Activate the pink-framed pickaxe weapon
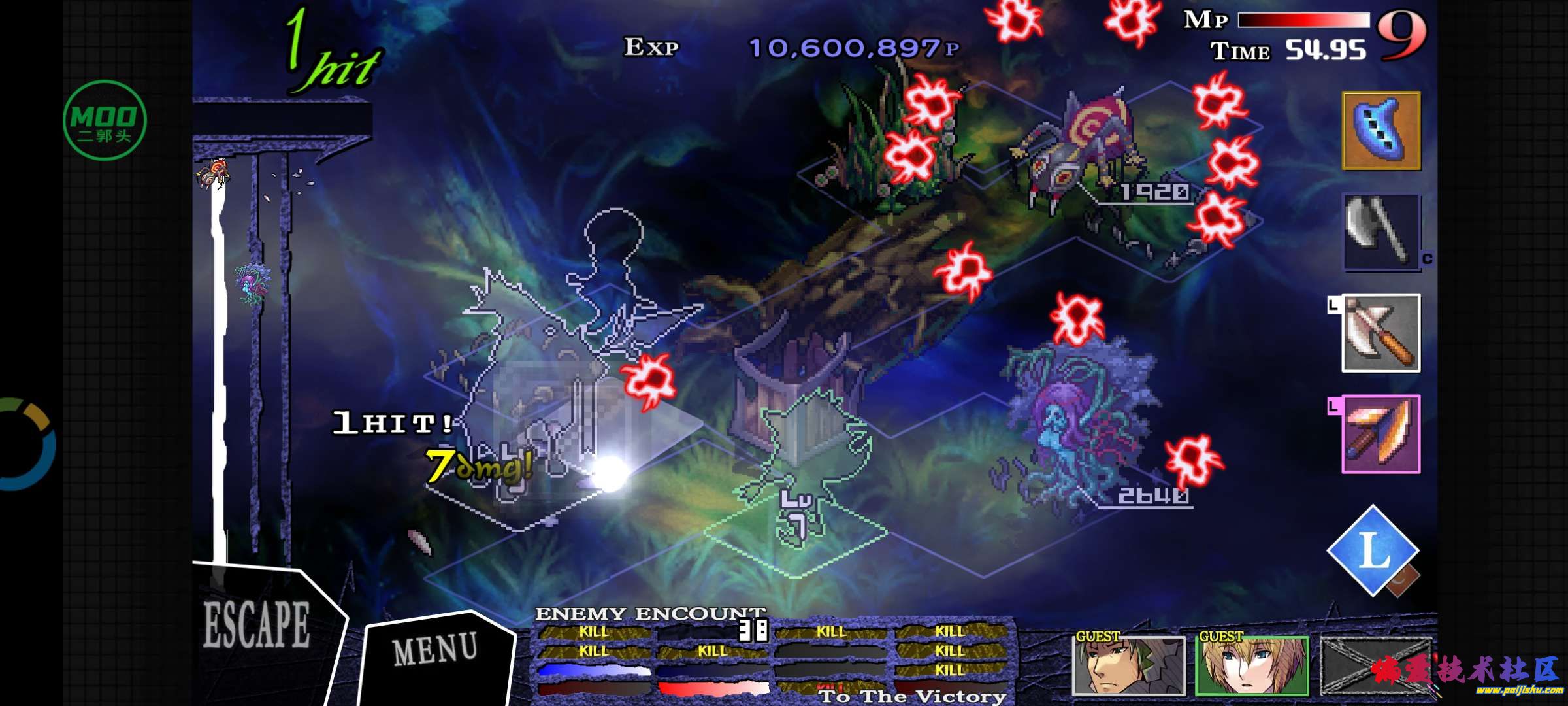Screen dimensions: 1568x706 point(1381,434)
